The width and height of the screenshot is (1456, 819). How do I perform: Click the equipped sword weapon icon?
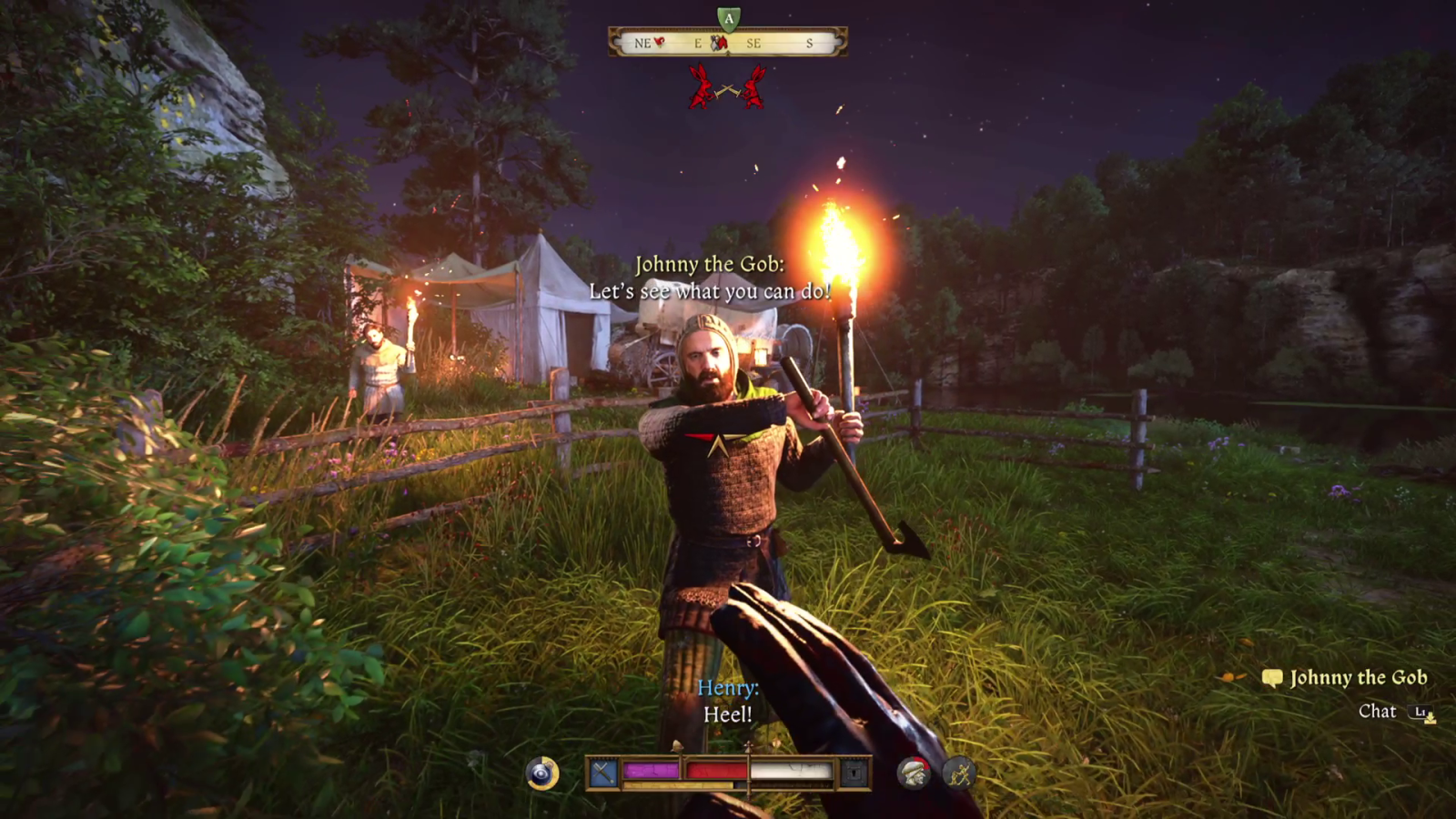[x=602, y=771]
